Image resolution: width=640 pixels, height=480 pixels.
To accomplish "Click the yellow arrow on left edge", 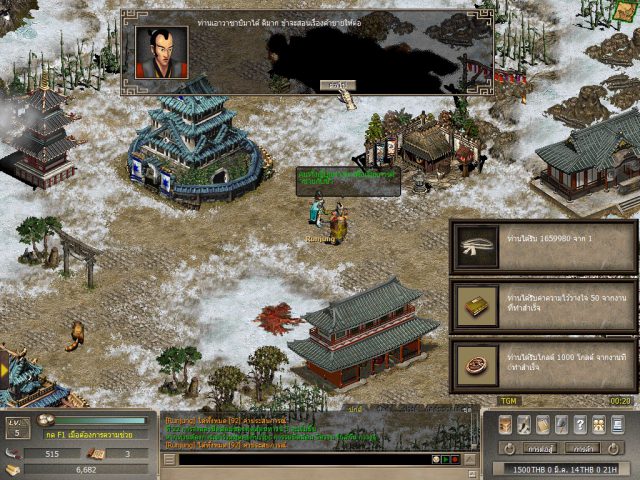I will tap(4, 370).
